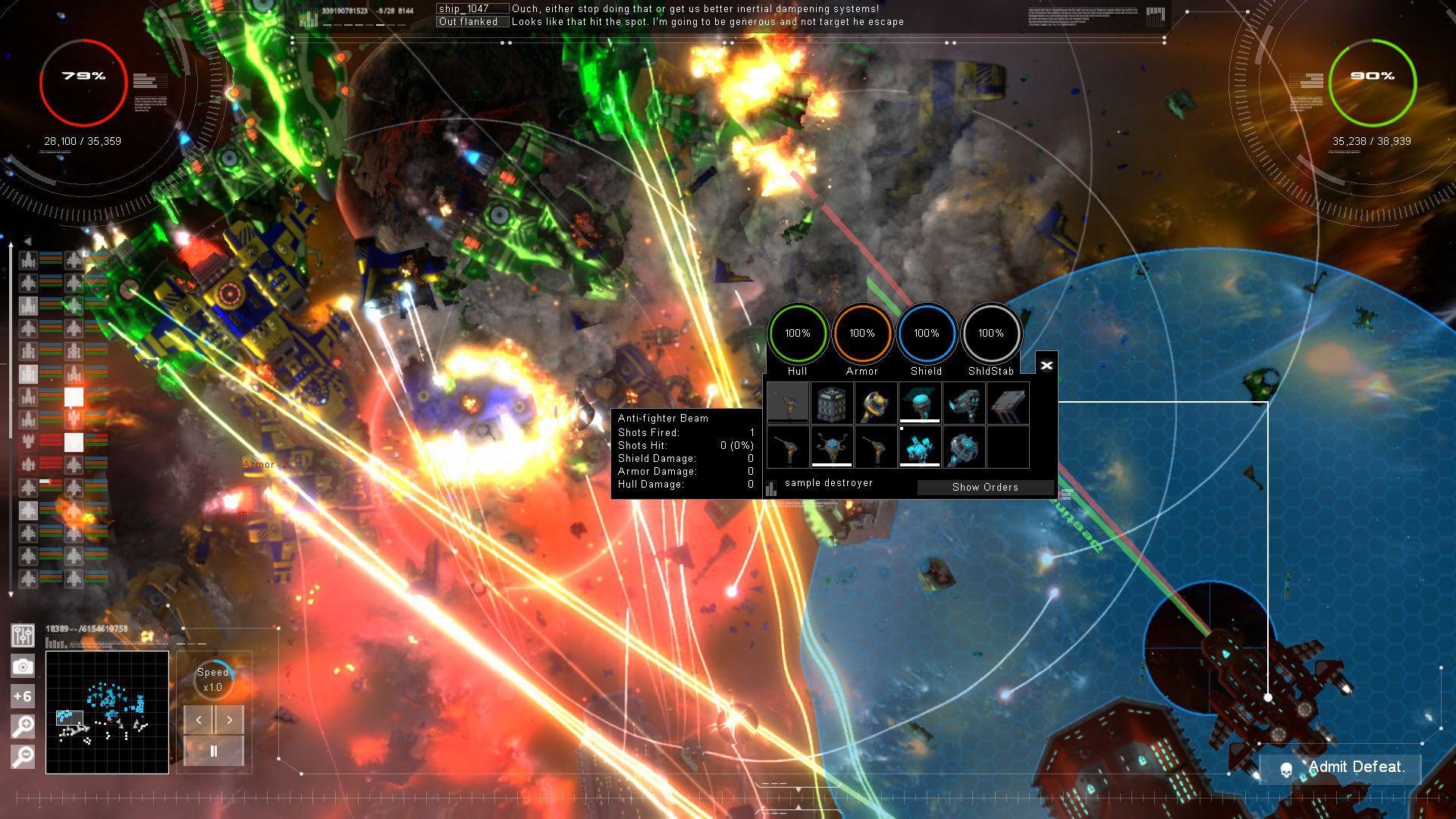Select the anti-fighter beam module icon

[788, 402]
